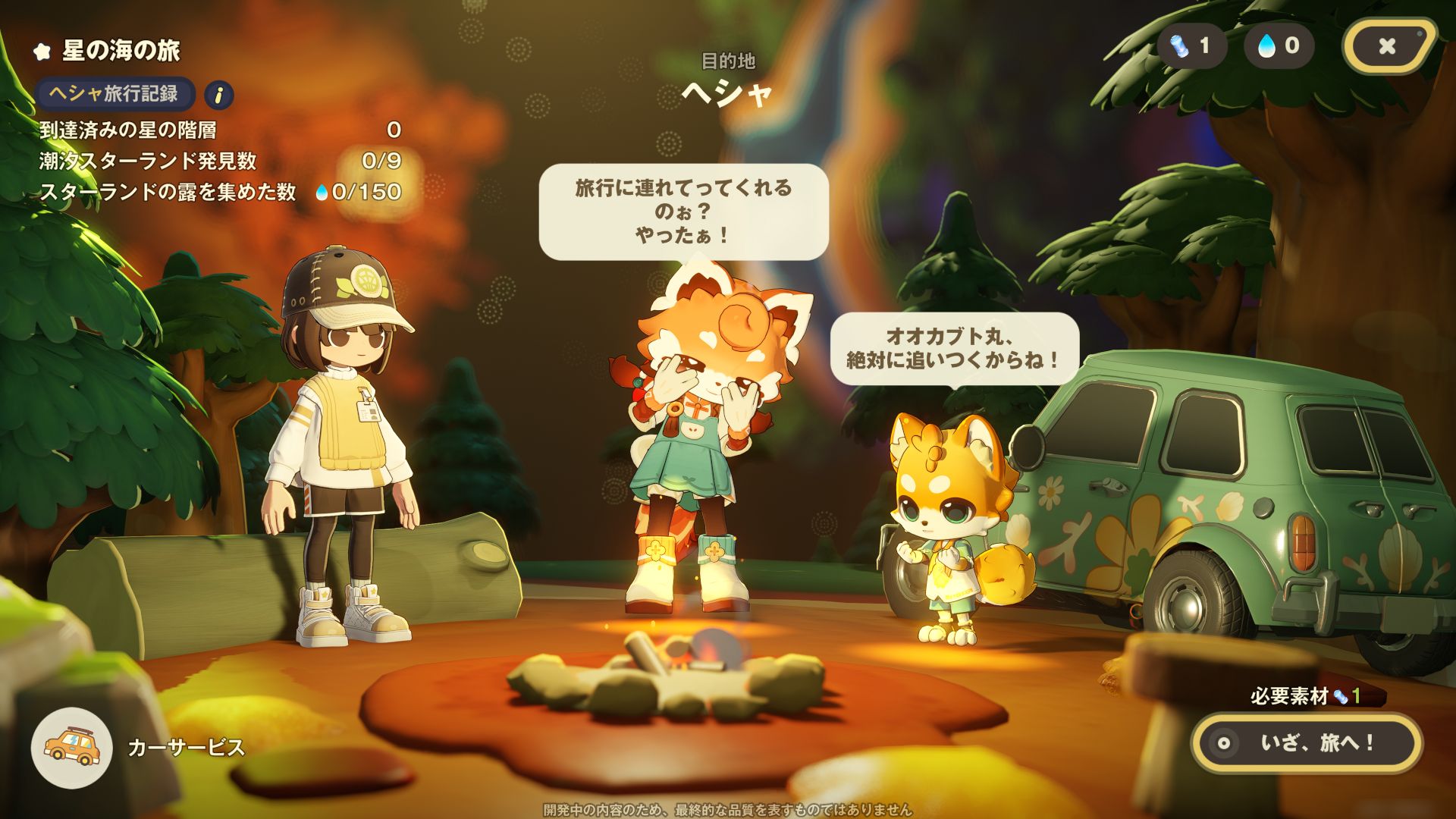Open the info icon beside ヘシャ旅行記録 badge
Viewport: 1456px width, 819px height.
[x=218, y=93]
